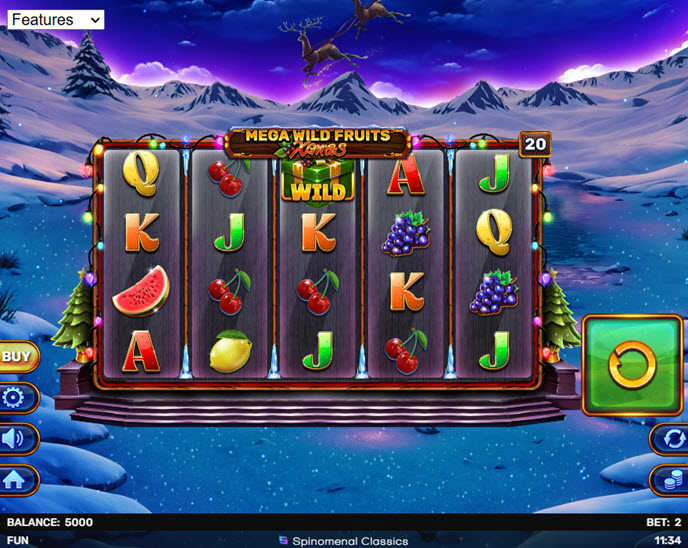Activate the autoplay arrows button
Viewport: 688px width, 548px height.
click(669, 438)
